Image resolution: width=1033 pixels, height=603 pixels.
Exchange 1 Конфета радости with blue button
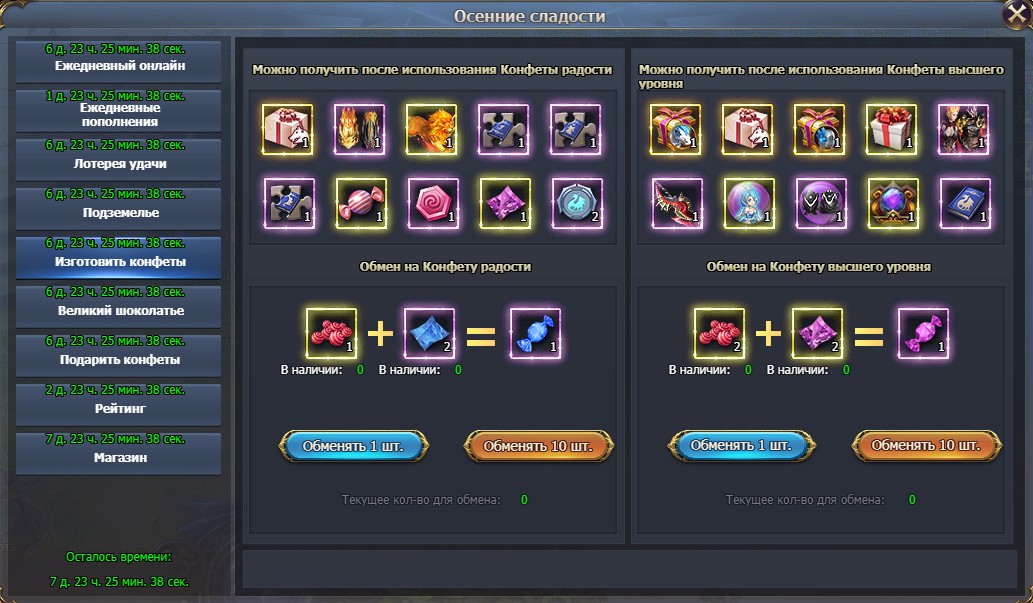(x=355, y=445)
